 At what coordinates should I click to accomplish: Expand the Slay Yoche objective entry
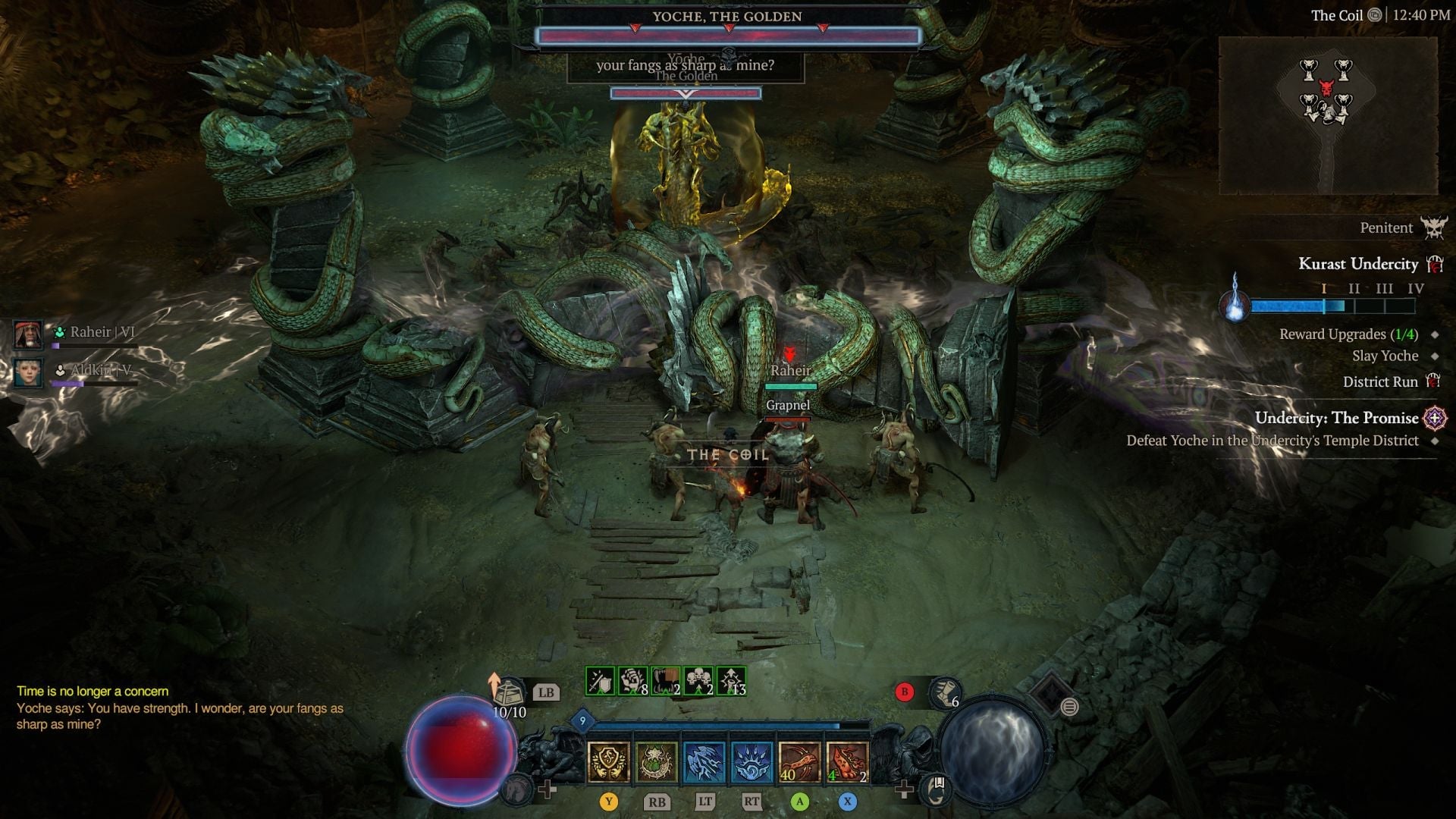point(1387,356)
